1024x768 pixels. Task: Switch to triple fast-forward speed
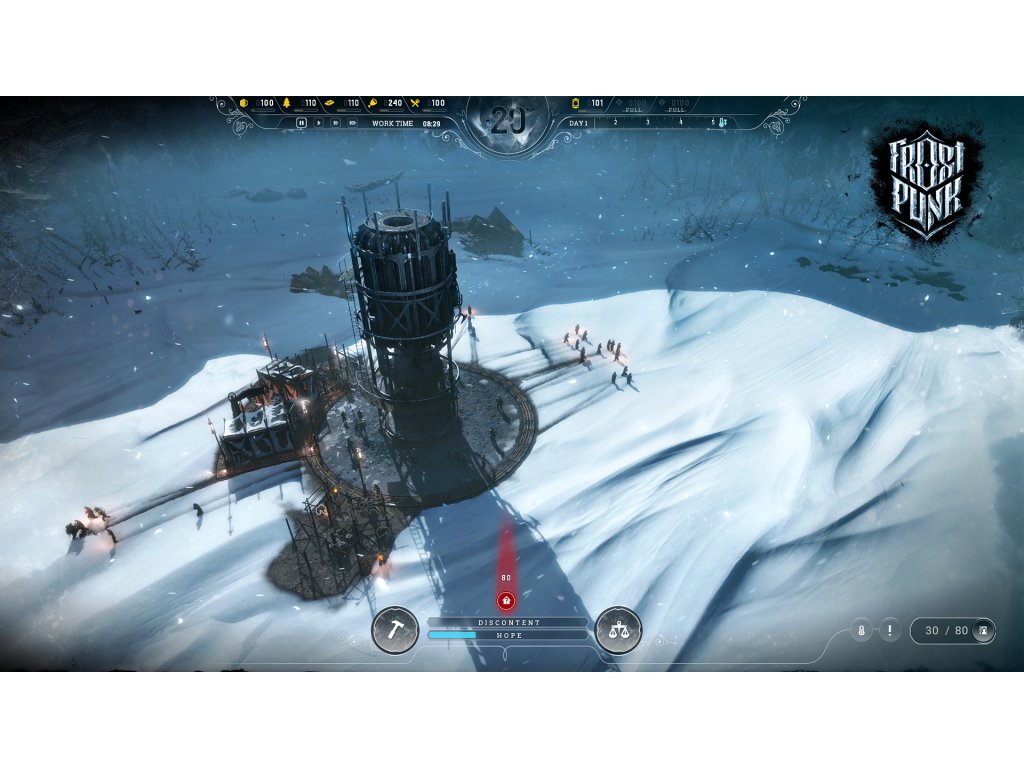353,123
